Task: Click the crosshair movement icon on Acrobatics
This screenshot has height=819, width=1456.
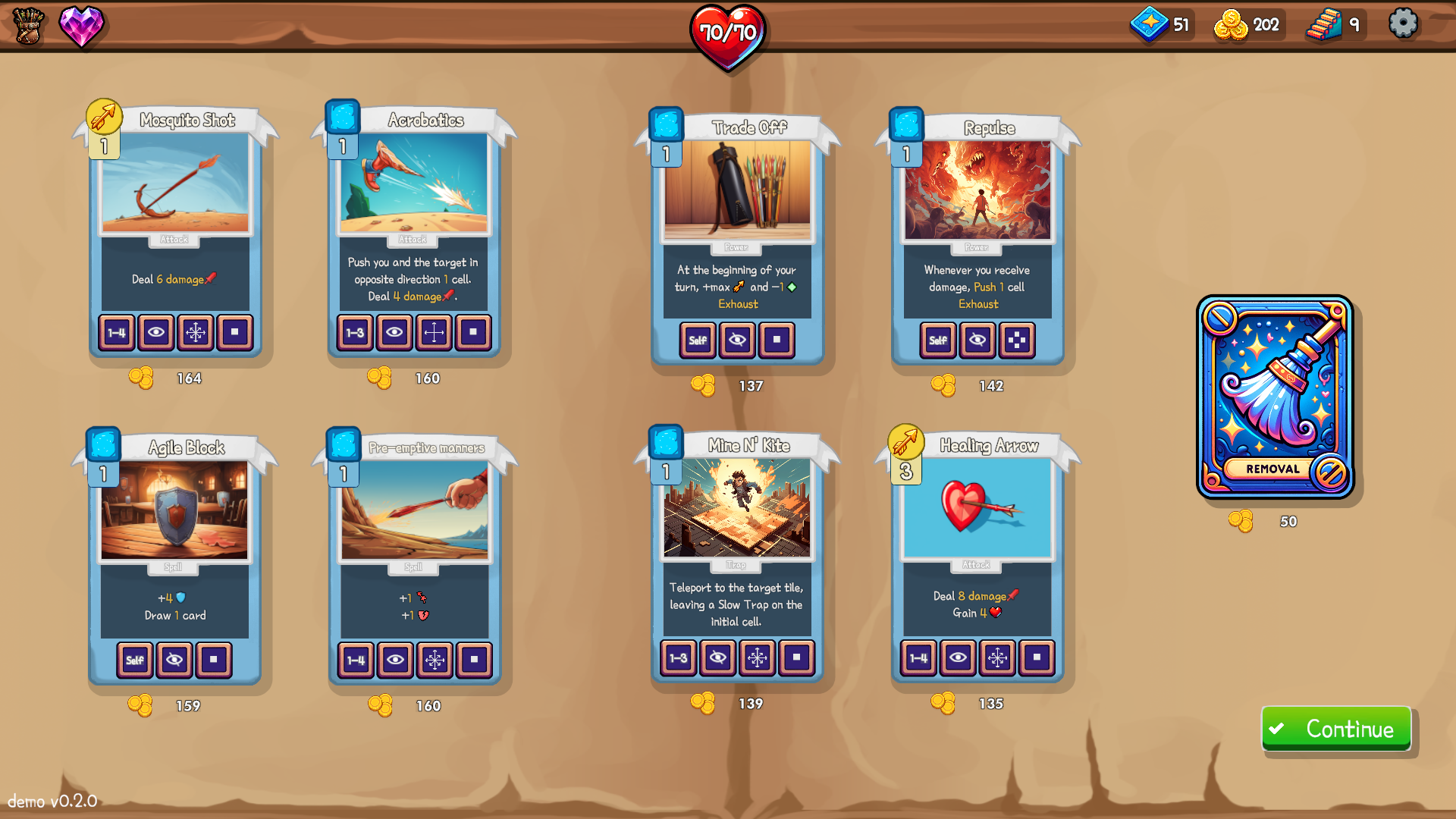Action: point(434,332)
